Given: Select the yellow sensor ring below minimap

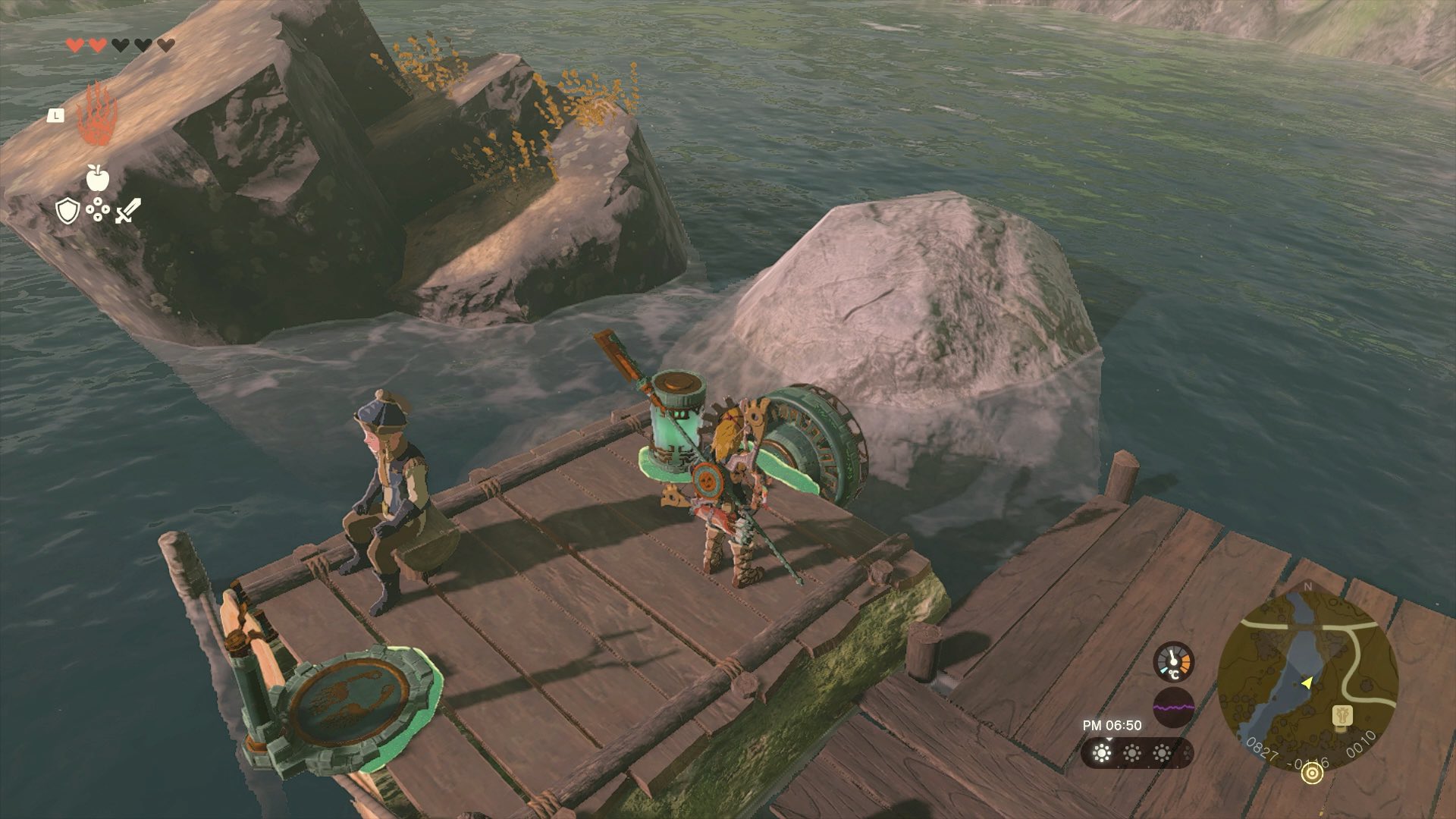Looking at the screenshot, I should click(1311, 773).
